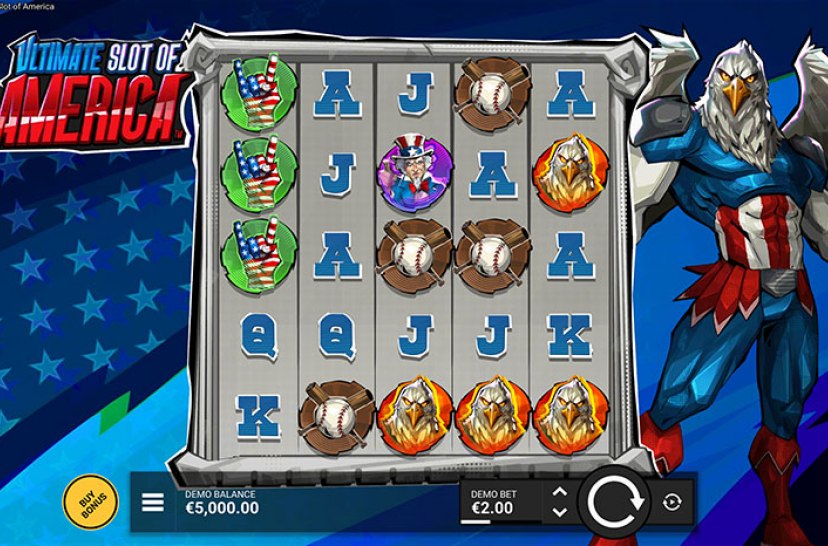Decrease the demo bet with the down arrow
The height and width of the screenshot is (546, 828).
coord(560,512)
